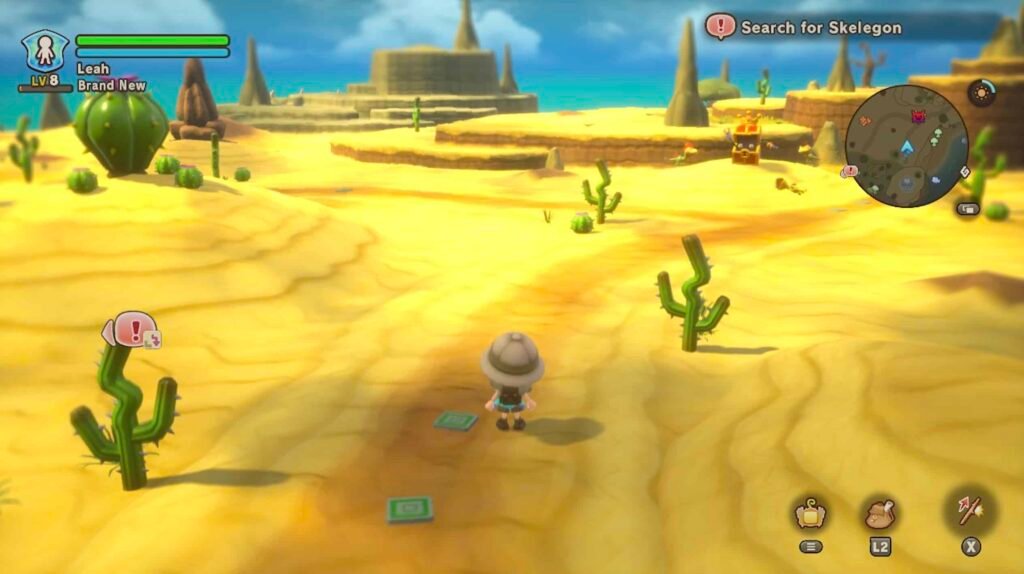Select the red monster marker on minimap

[x=918, y=117]
